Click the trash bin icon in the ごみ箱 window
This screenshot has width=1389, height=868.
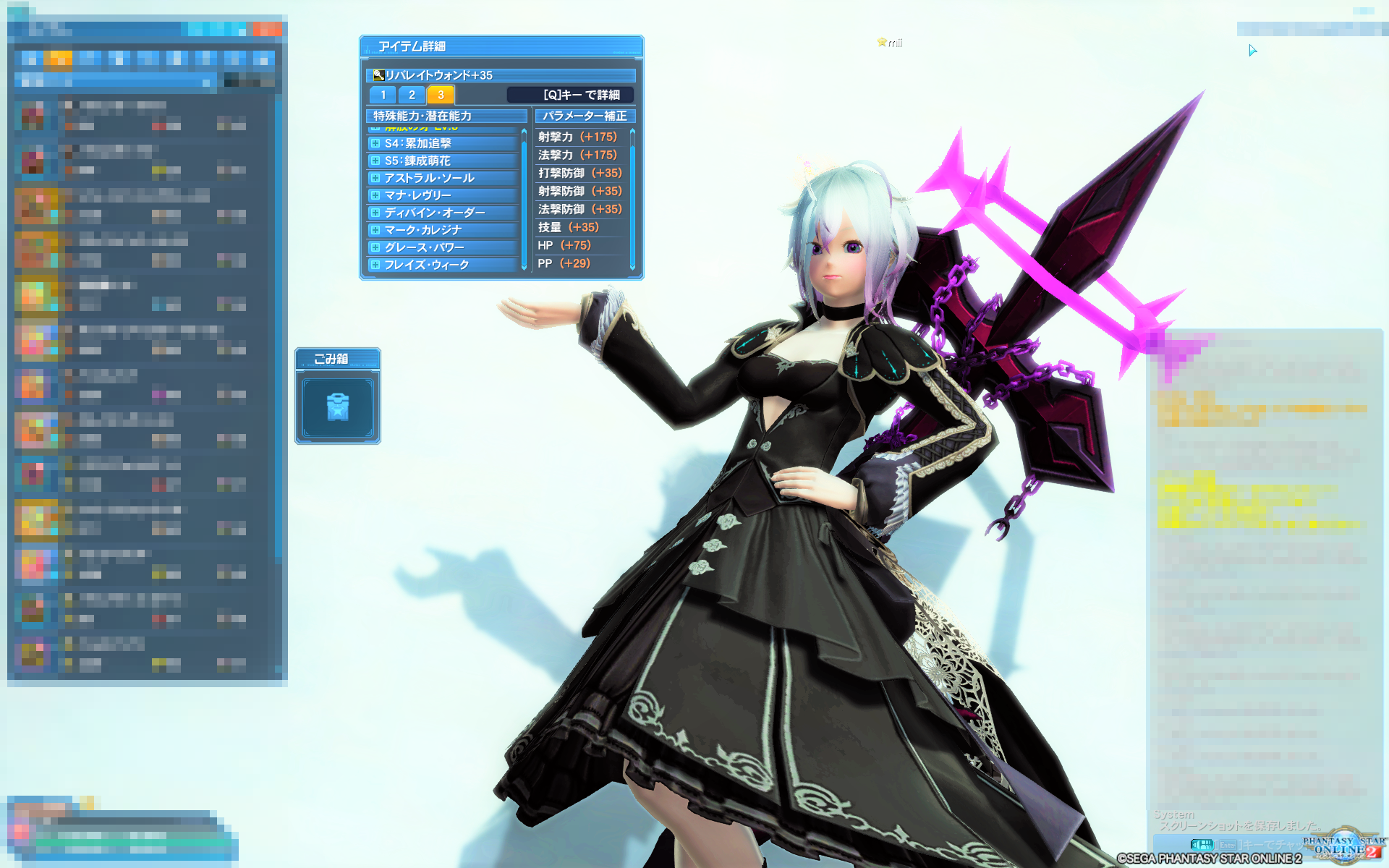(x=337, y=406)
